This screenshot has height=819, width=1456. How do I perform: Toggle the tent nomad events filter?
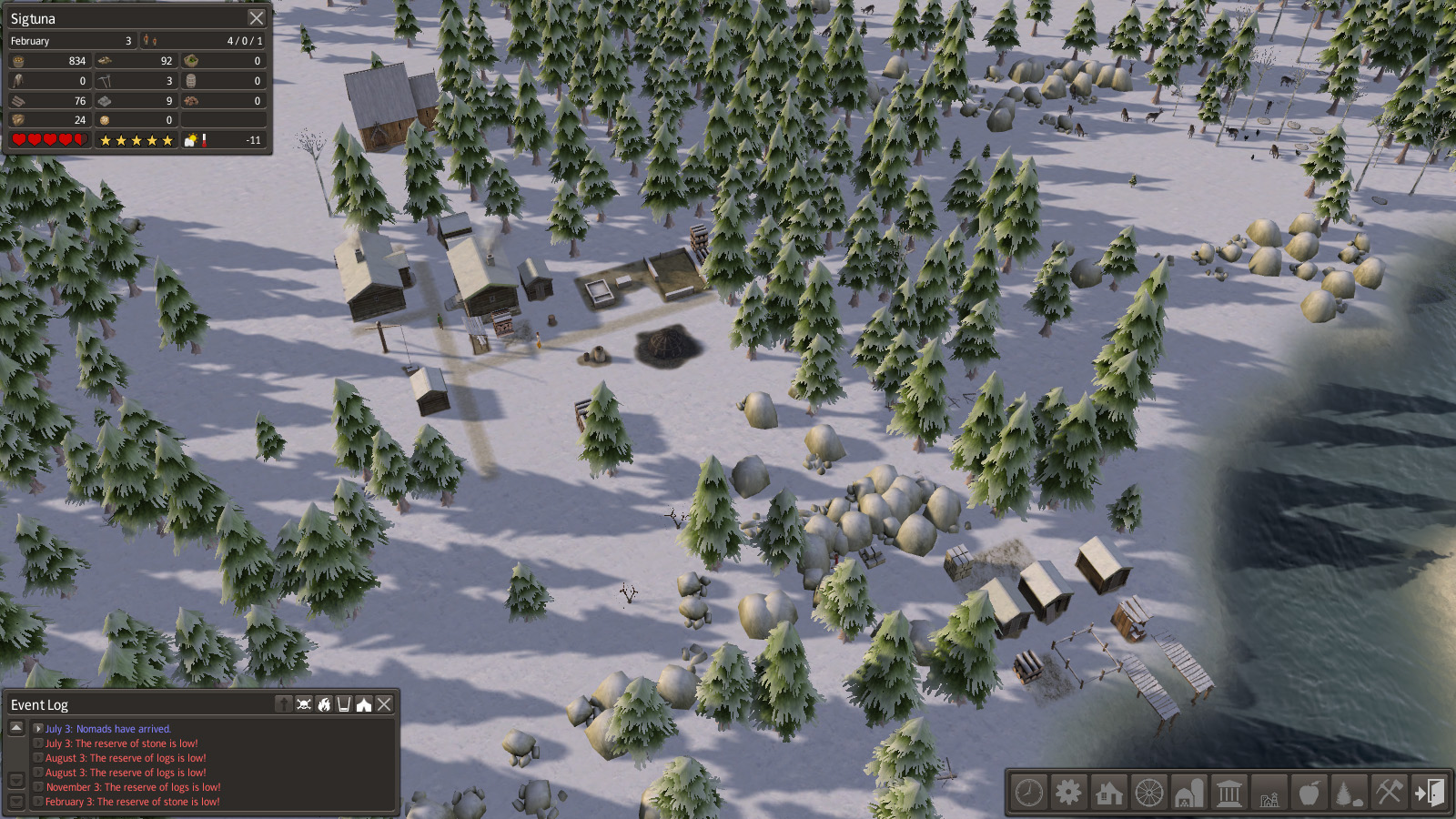pyautogui.click(x=364, y=704)
